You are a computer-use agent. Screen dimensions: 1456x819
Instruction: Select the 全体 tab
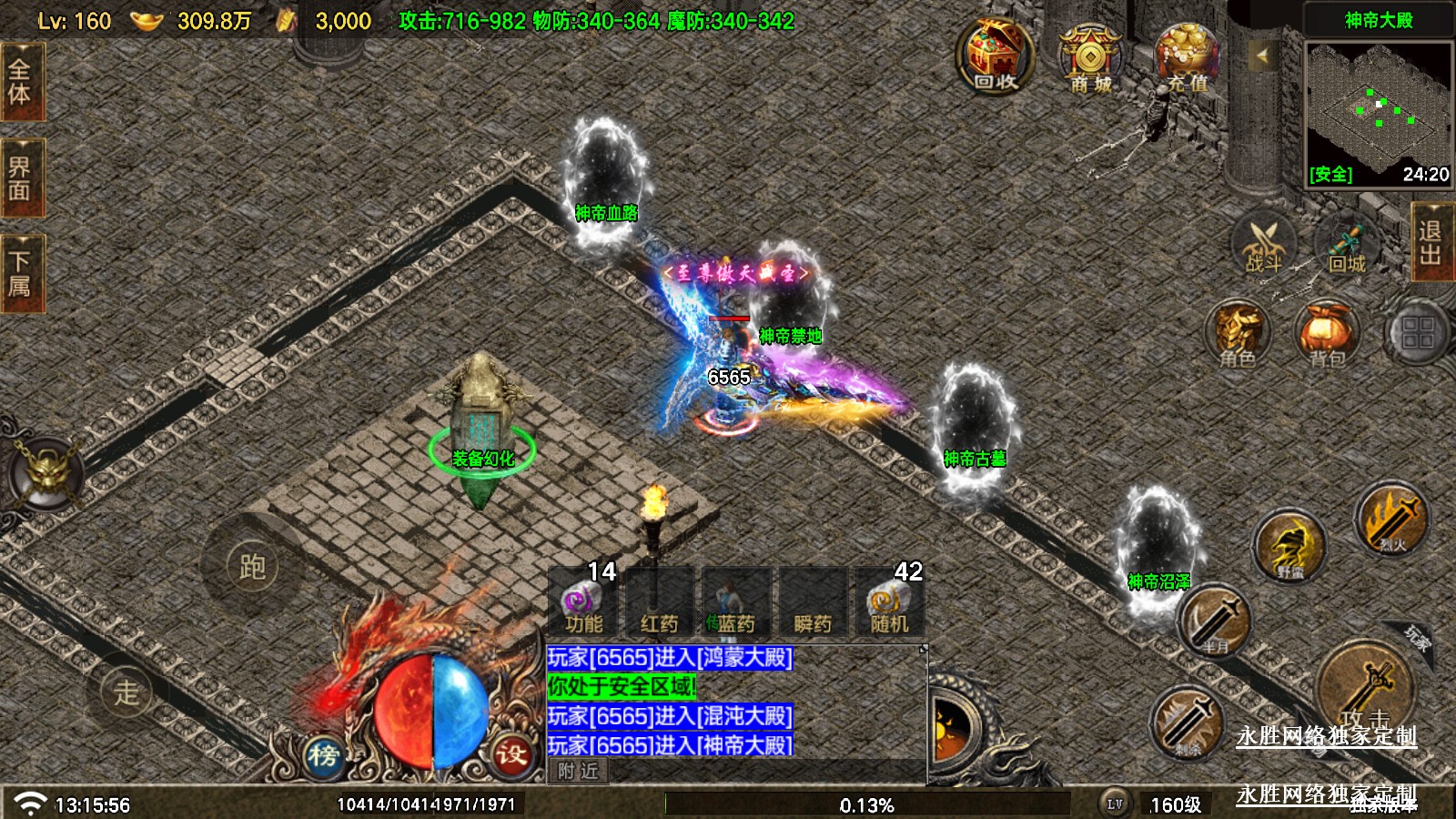tap(20, 82)
